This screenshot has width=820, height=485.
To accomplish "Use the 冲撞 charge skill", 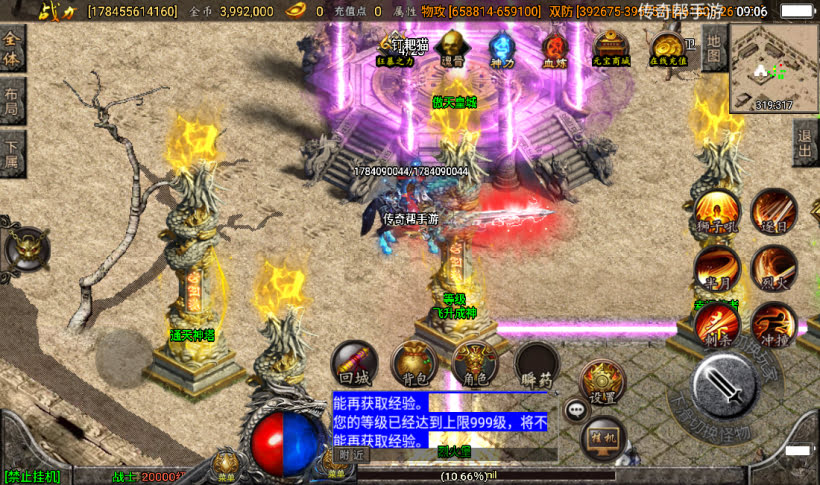I will click(x=774, y=324).
